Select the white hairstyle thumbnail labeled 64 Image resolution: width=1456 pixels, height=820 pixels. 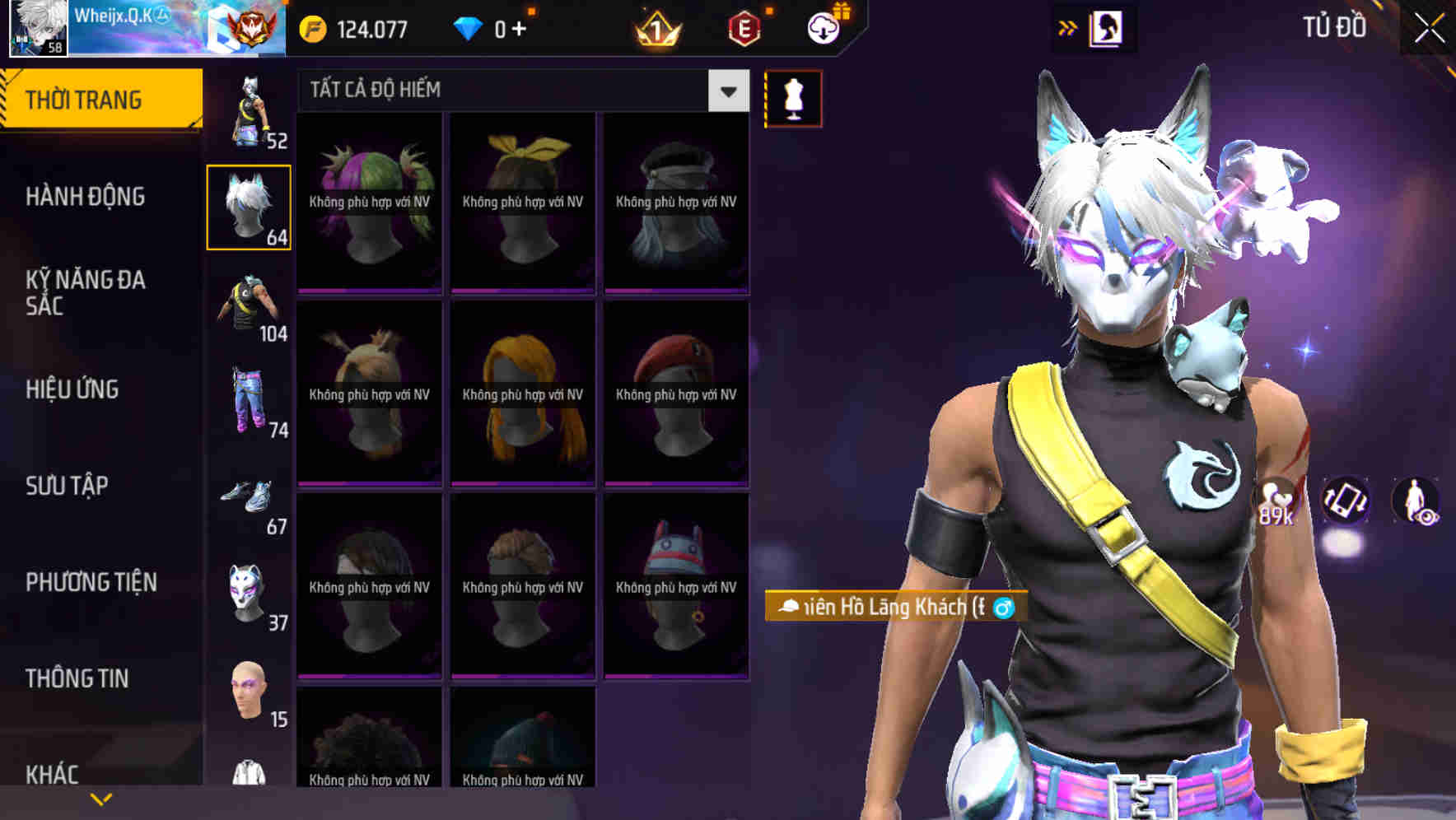click(249, 206)
